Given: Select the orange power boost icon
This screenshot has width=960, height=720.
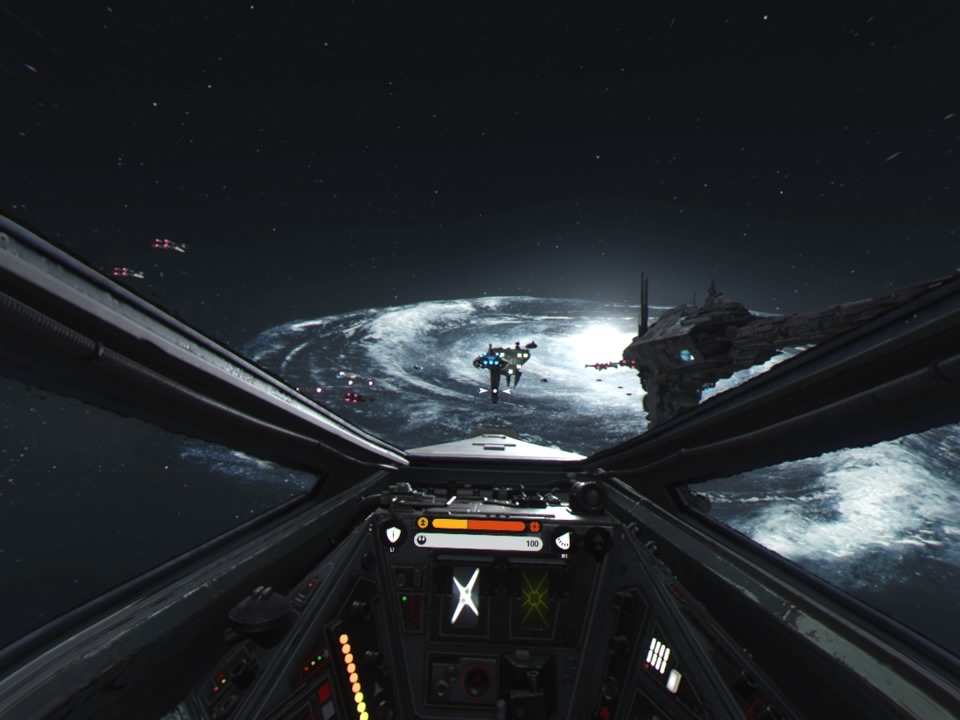Looking at the screenshot, I should click(x=423, y=523).
